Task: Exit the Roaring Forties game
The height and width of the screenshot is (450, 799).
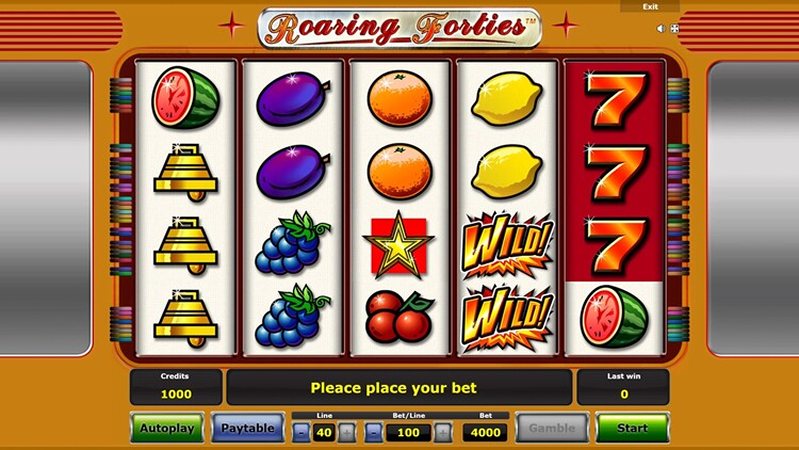Action: 650,7
